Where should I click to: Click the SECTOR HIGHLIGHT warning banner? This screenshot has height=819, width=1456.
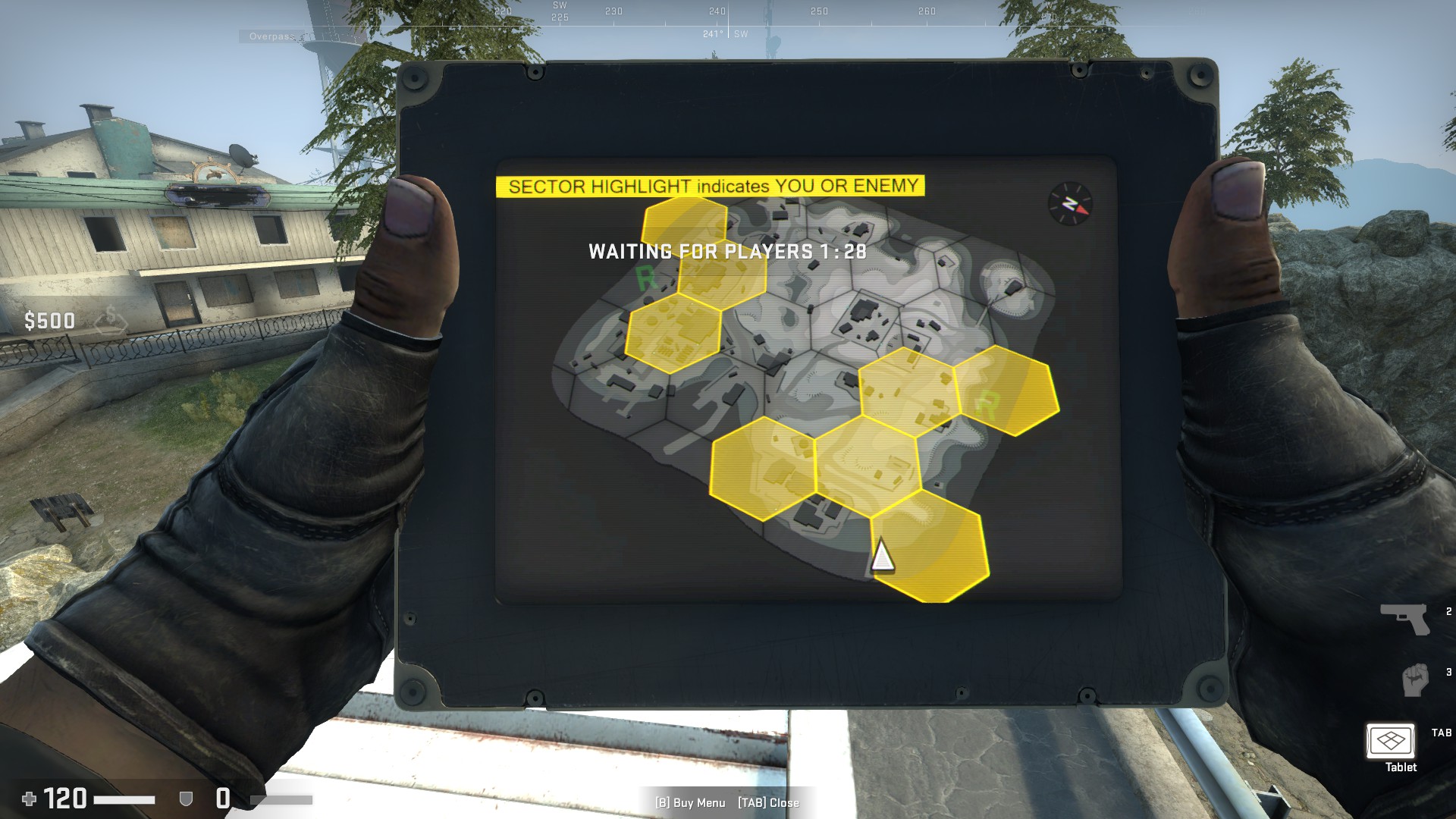(x=713, y=186)
